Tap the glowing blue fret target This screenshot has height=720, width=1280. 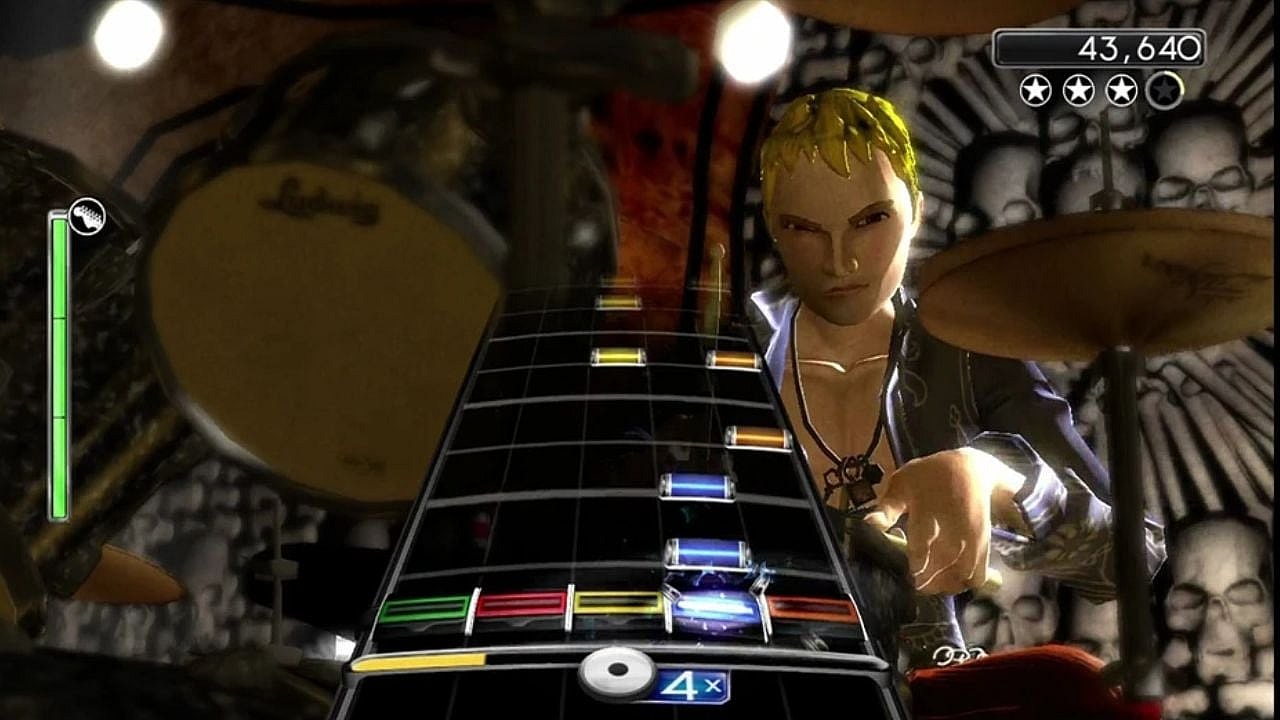tap(714, 607)
